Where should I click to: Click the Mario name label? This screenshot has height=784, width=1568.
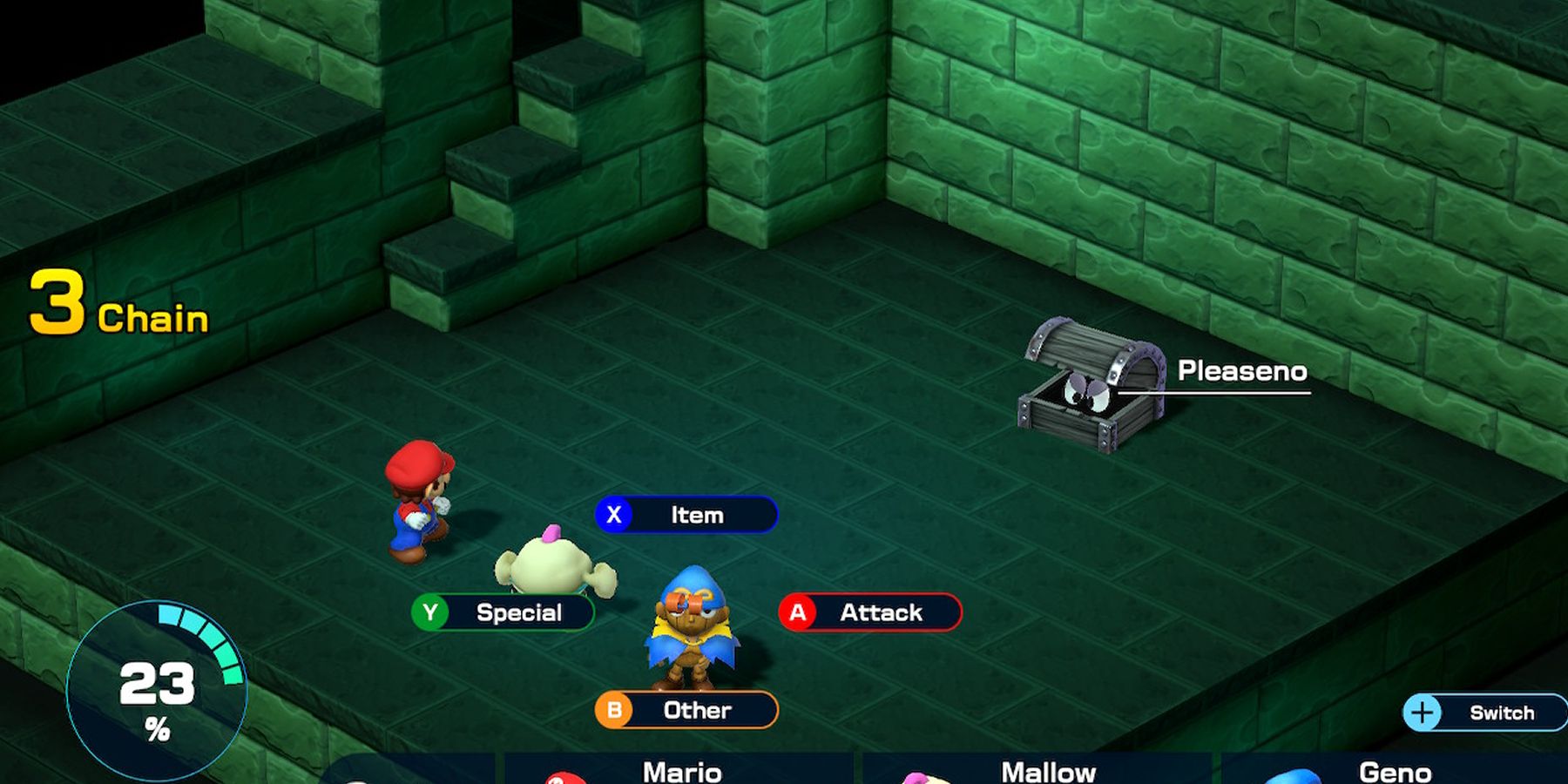681,771
